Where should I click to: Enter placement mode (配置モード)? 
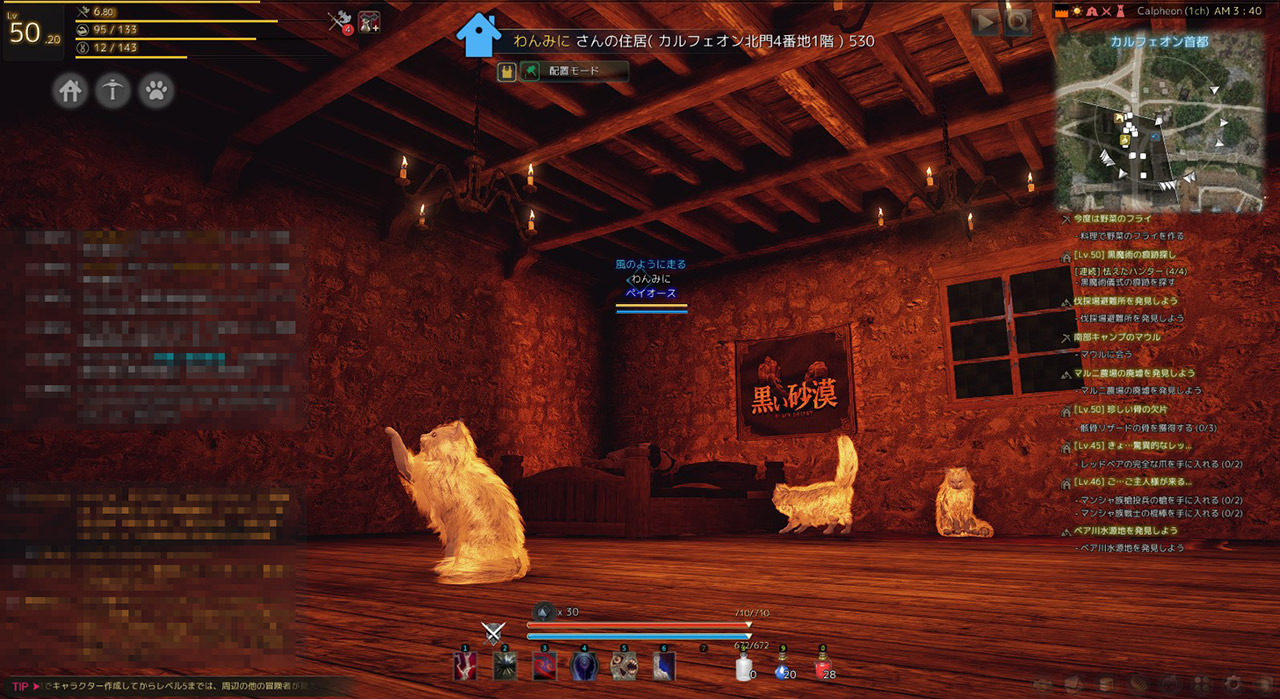(574, 71)
